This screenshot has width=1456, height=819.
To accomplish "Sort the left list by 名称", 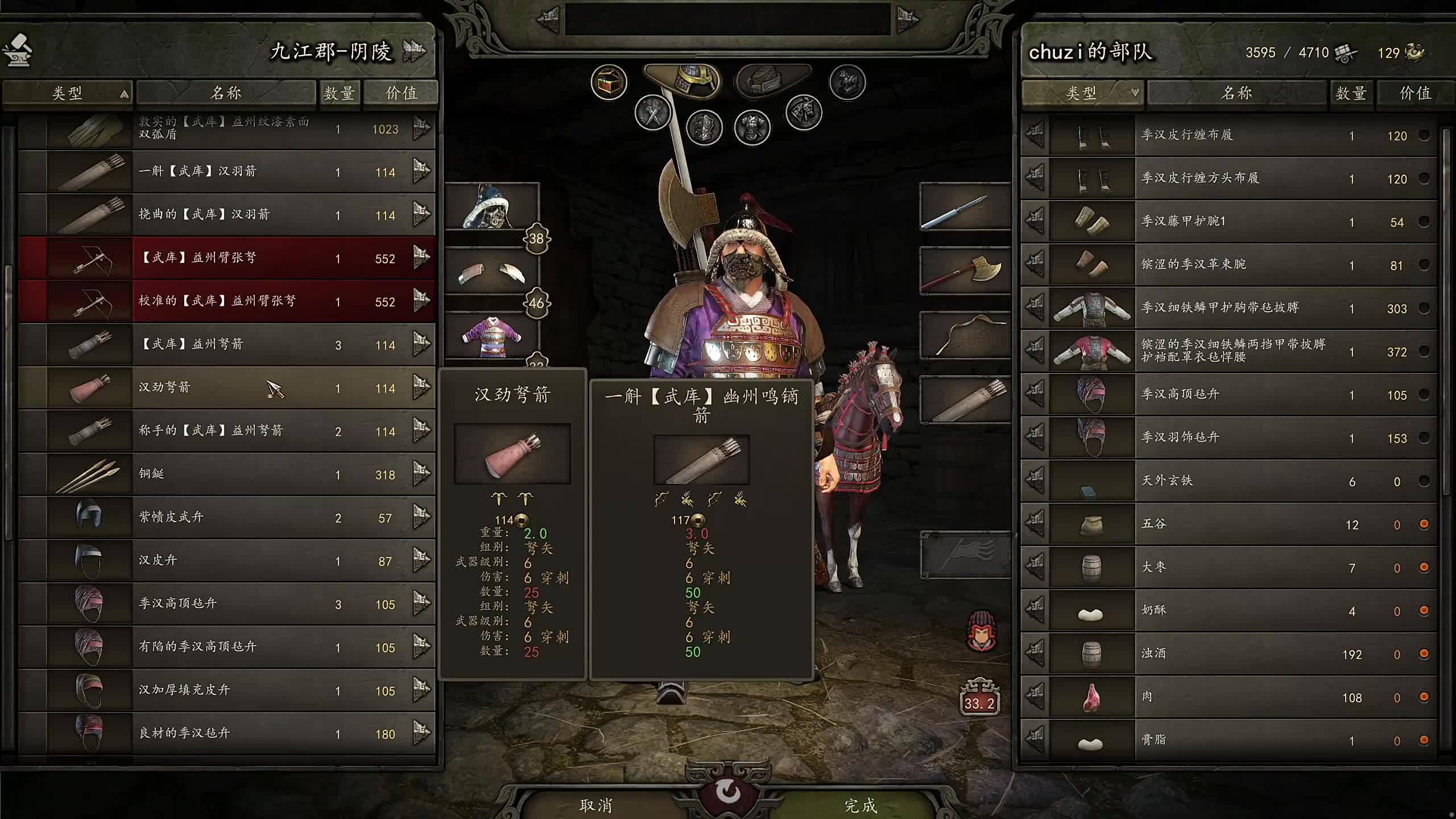I will tap(226, 93).
